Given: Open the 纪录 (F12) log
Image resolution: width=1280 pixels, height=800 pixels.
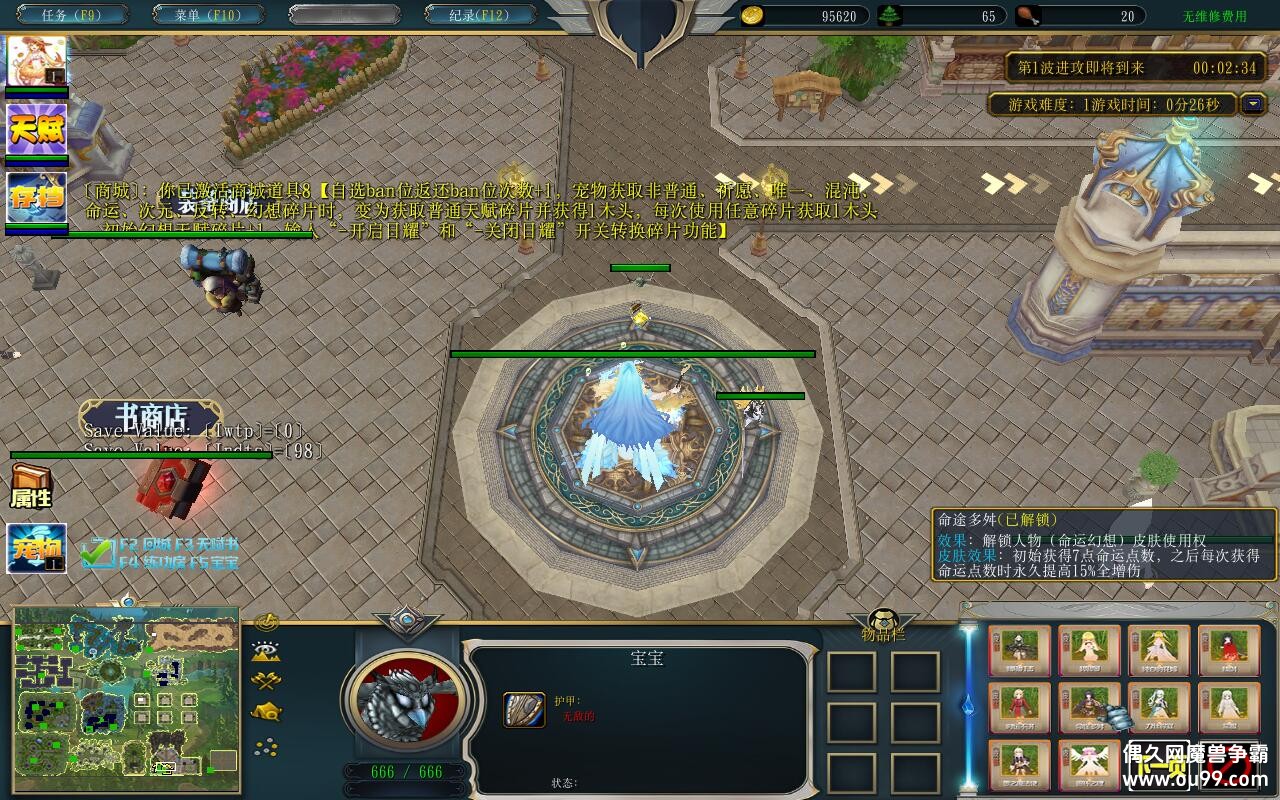Looking at the screenshot, I should click(479, 15).
